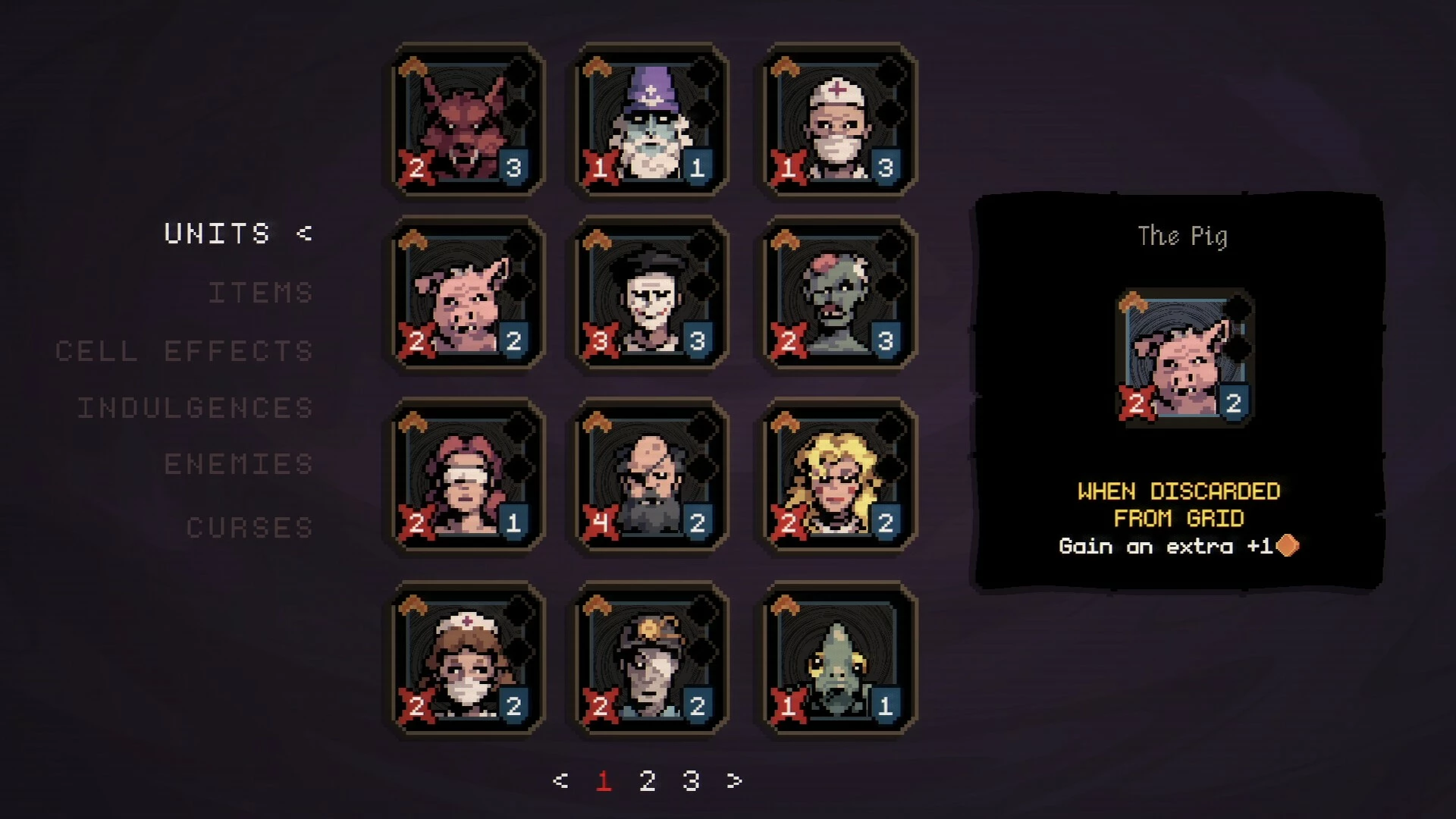Pick the pig unit in grid
This screenshot has width=1456, height=819.
click(466, 295)
